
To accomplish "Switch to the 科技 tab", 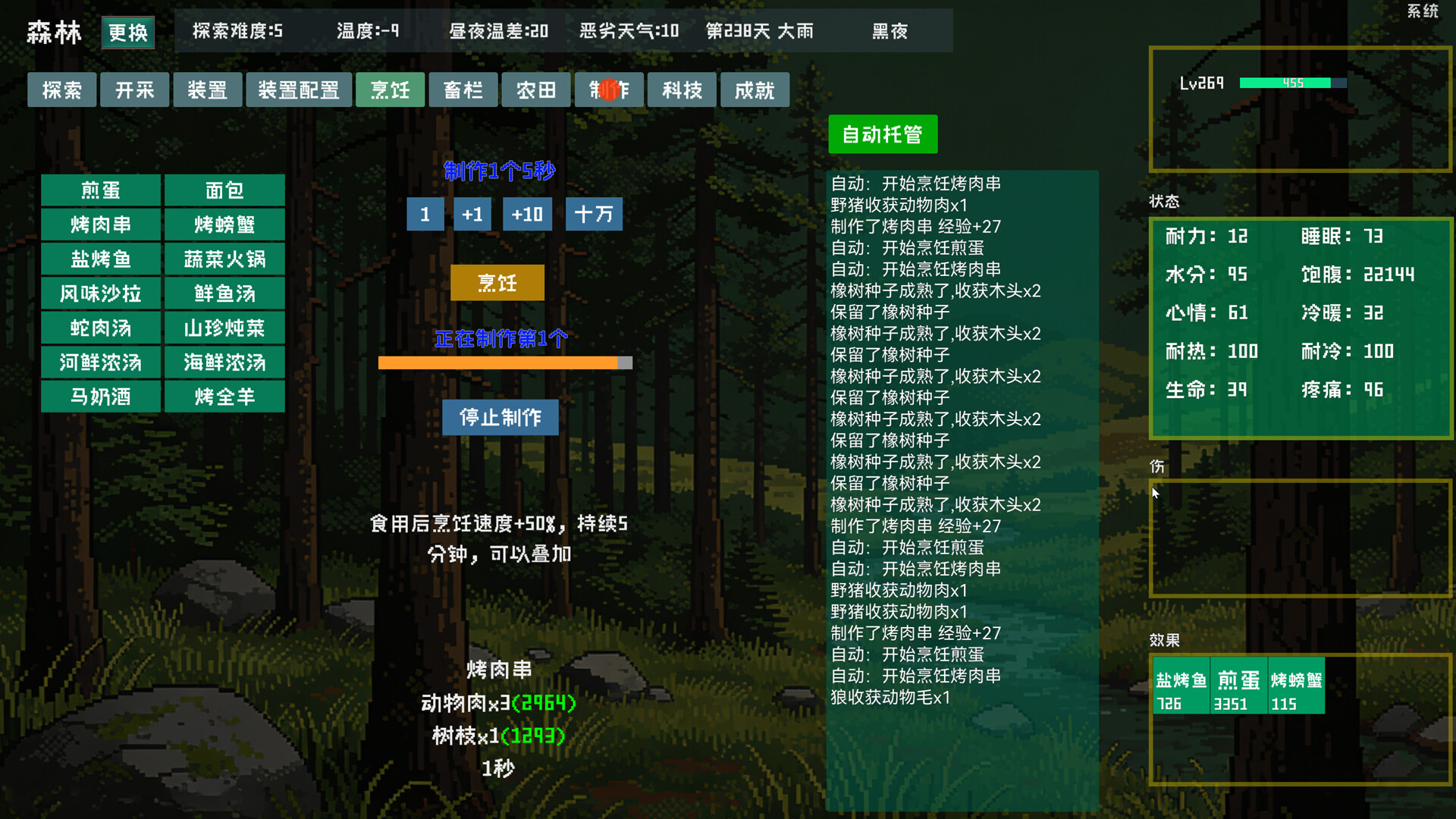I will [x=681, y=89].
